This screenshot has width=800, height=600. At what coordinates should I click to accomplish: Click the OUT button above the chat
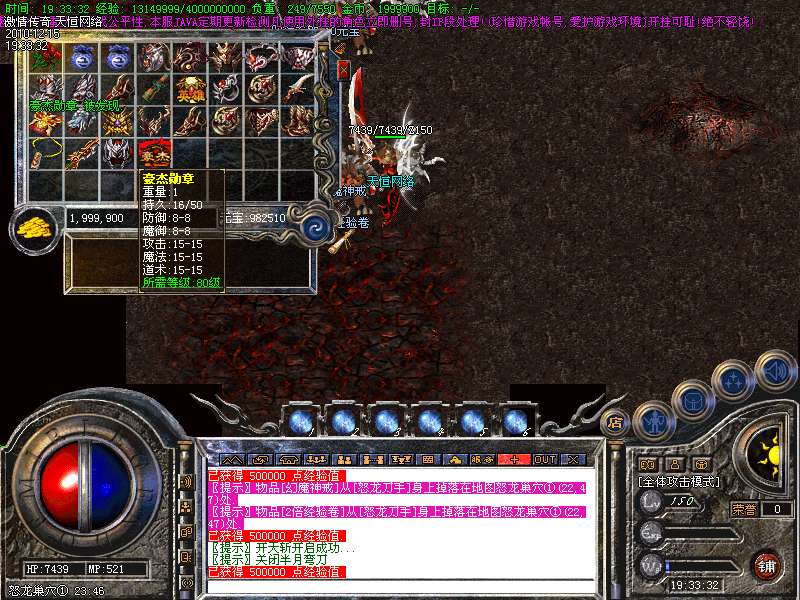[544, 459]
